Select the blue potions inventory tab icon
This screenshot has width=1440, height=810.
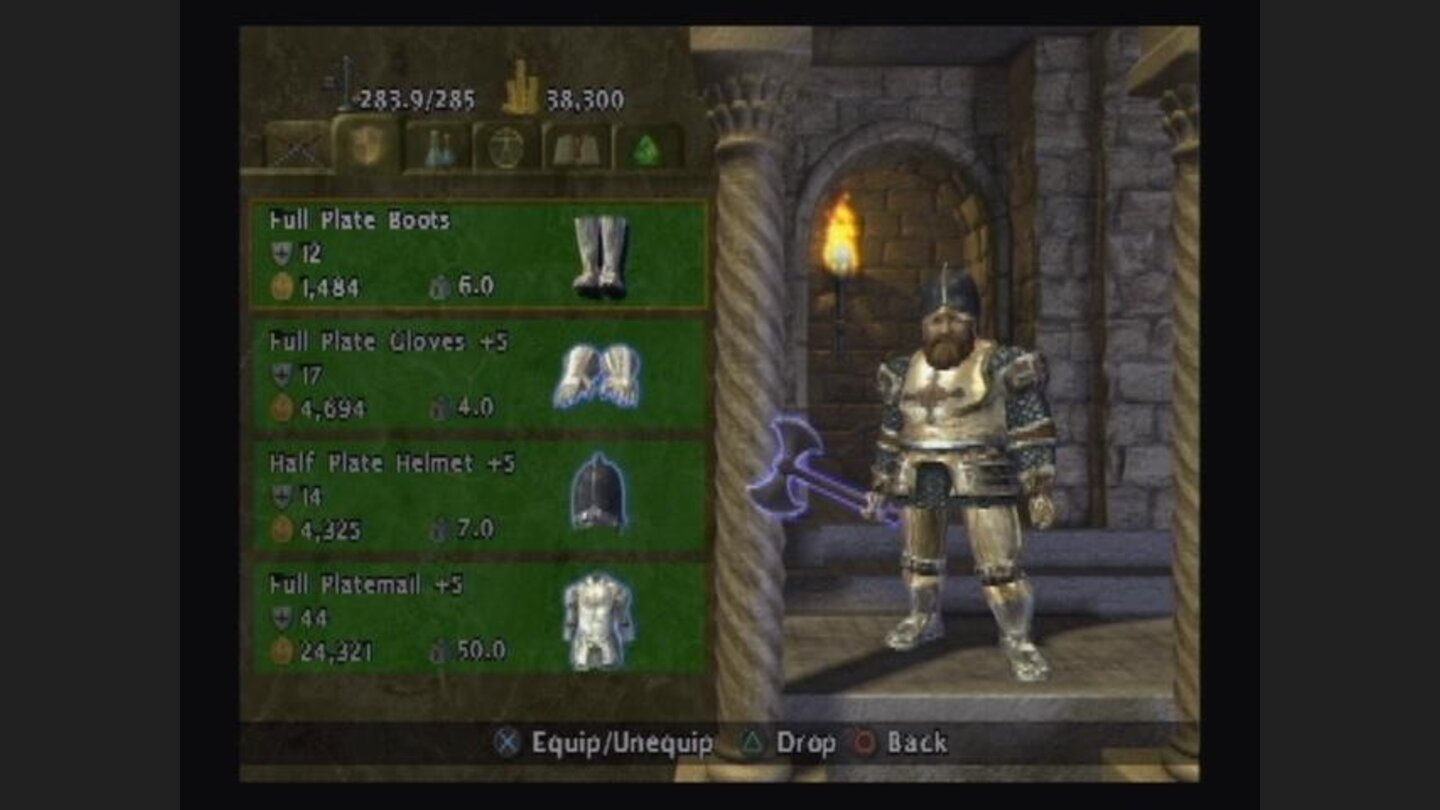[437, 148]
